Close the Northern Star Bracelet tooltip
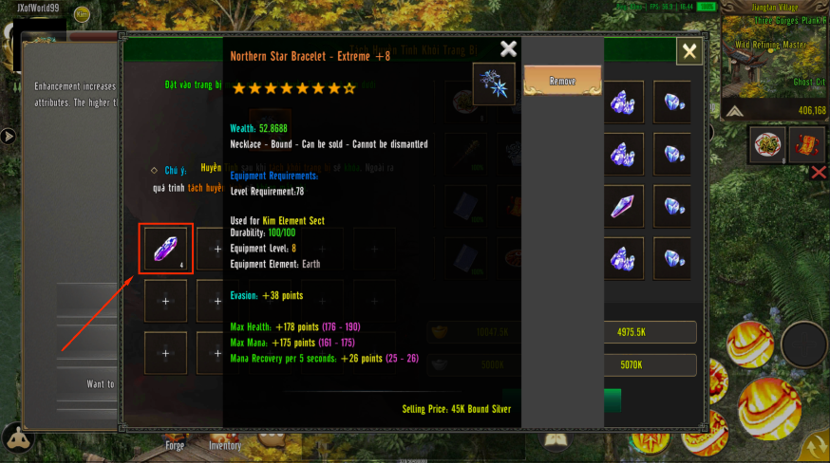The height and width of the screenshot is (463, 831). pos(508,49)
